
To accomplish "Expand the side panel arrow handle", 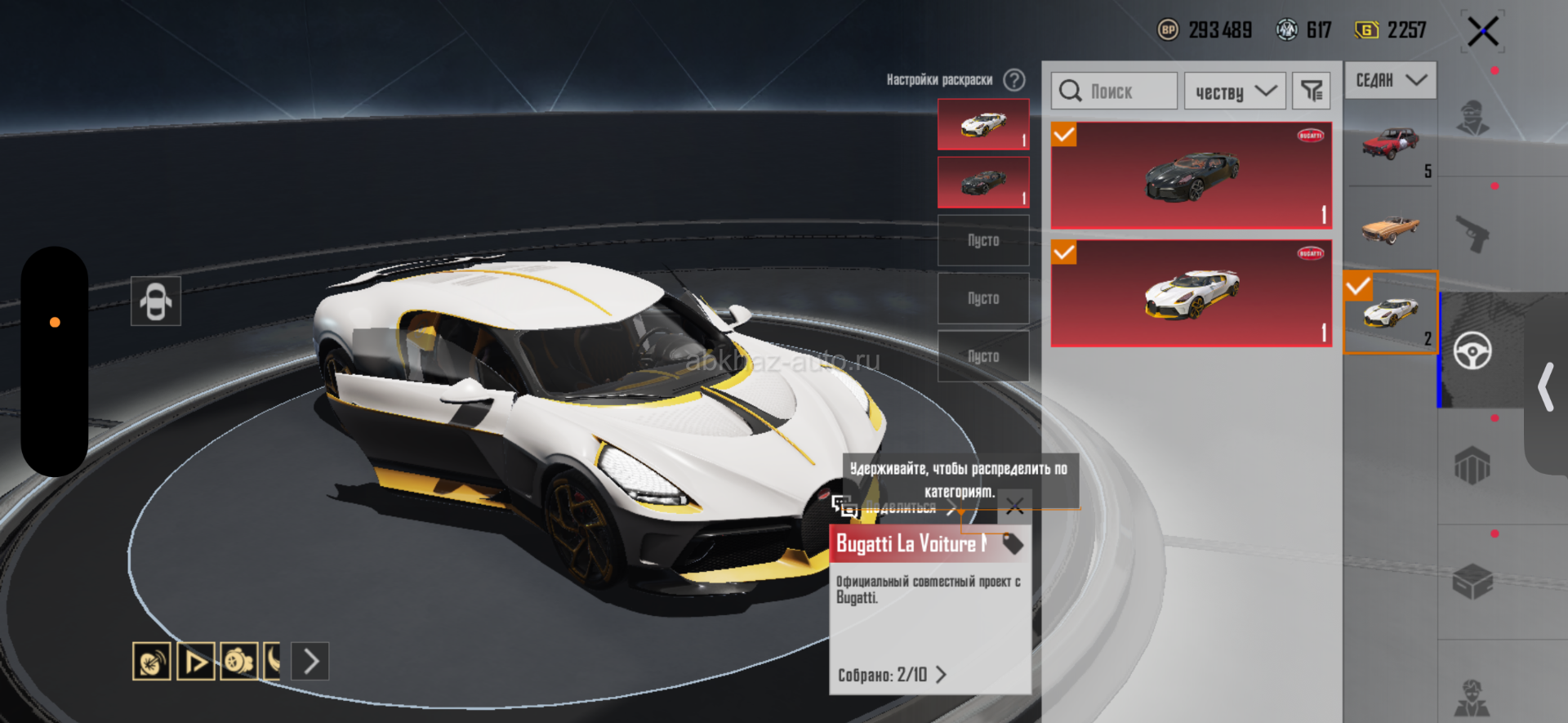I will tap(1544, 387).
